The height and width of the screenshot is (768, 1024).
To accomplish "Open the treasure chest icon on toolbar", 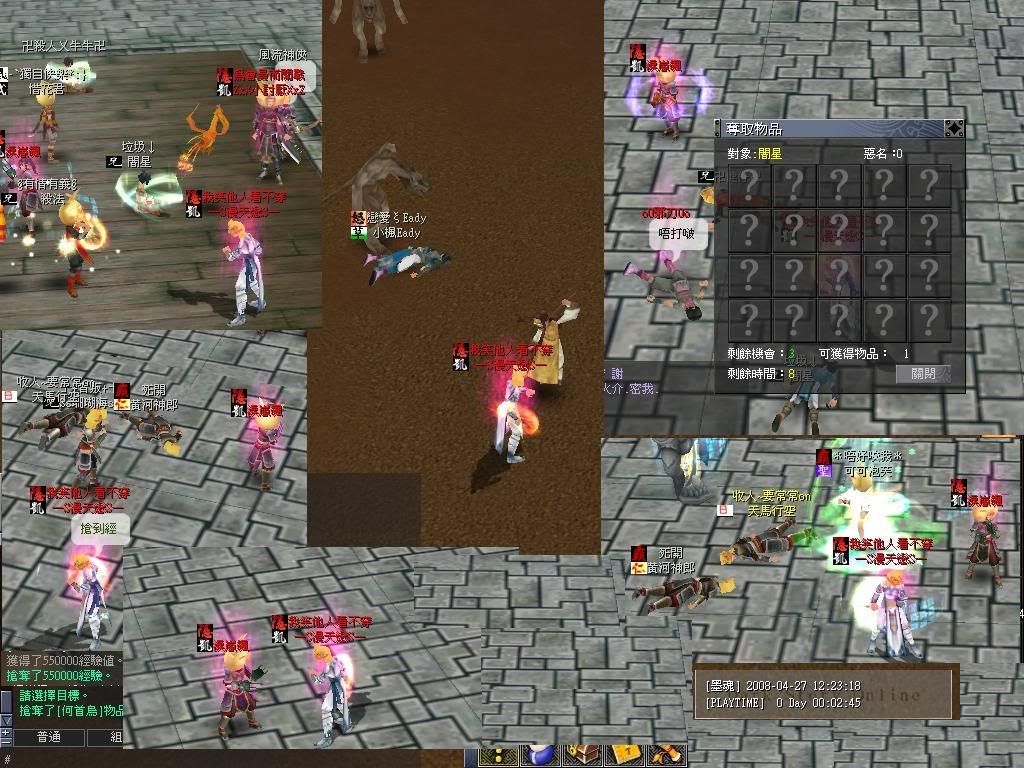I will tap(581, 756).
